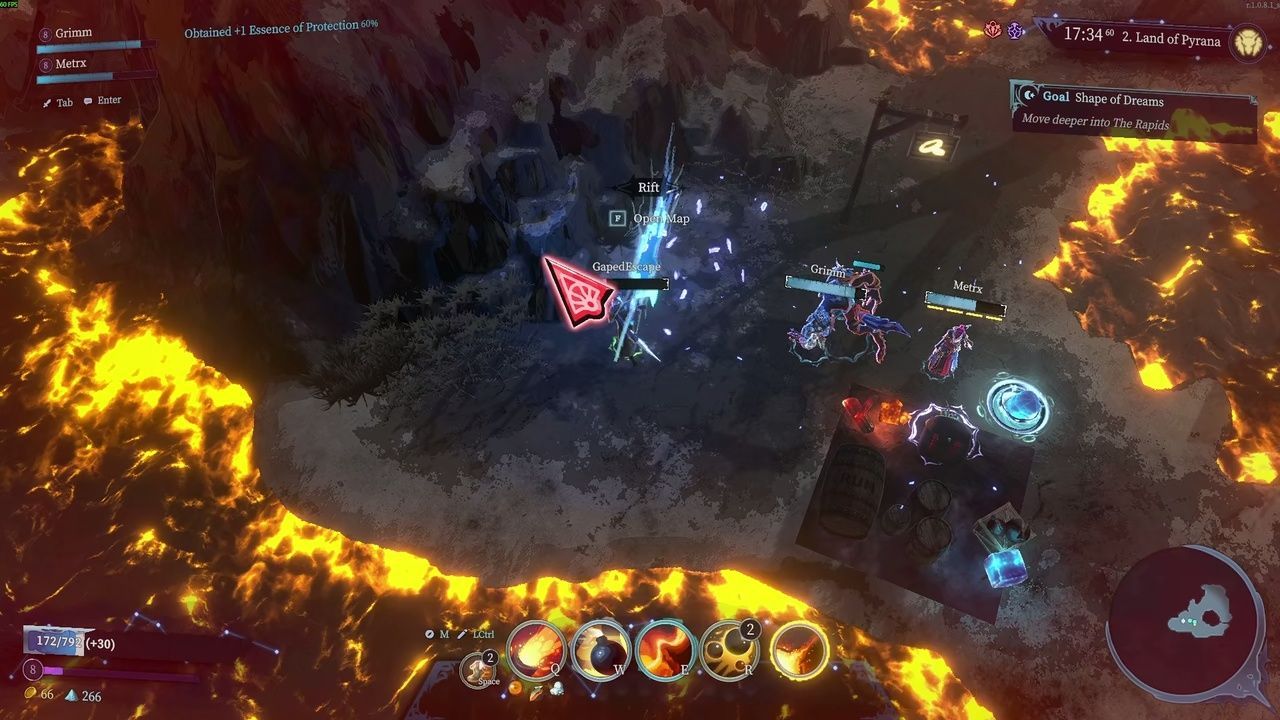Select the golden beast emblem beside Land of Pyrana
Viewport: 1280px width, 720px height.
1247,41
